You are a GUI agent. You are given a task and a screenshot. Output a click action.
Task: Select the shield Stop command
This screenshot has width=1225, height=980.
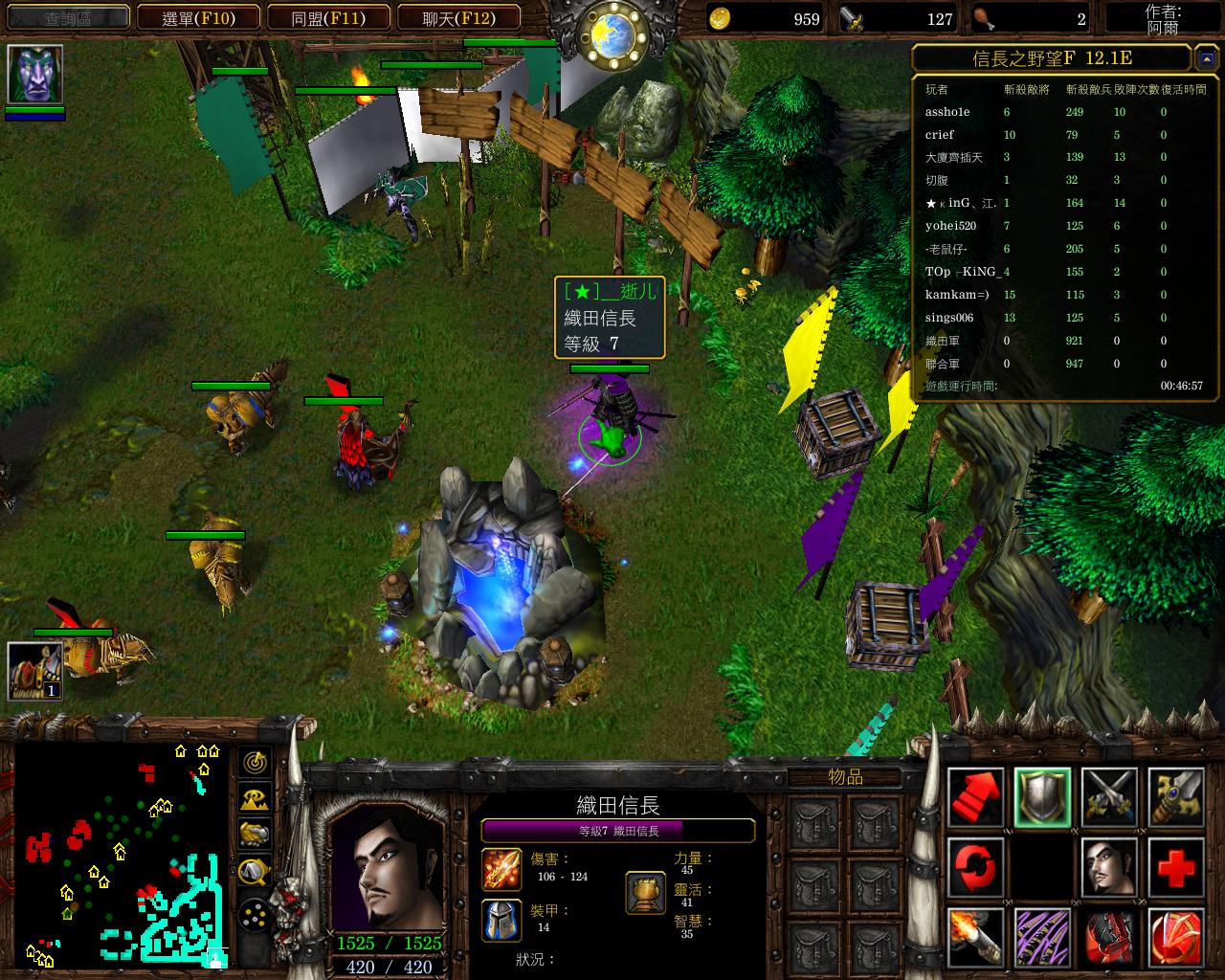click(x=1042, y=797)
